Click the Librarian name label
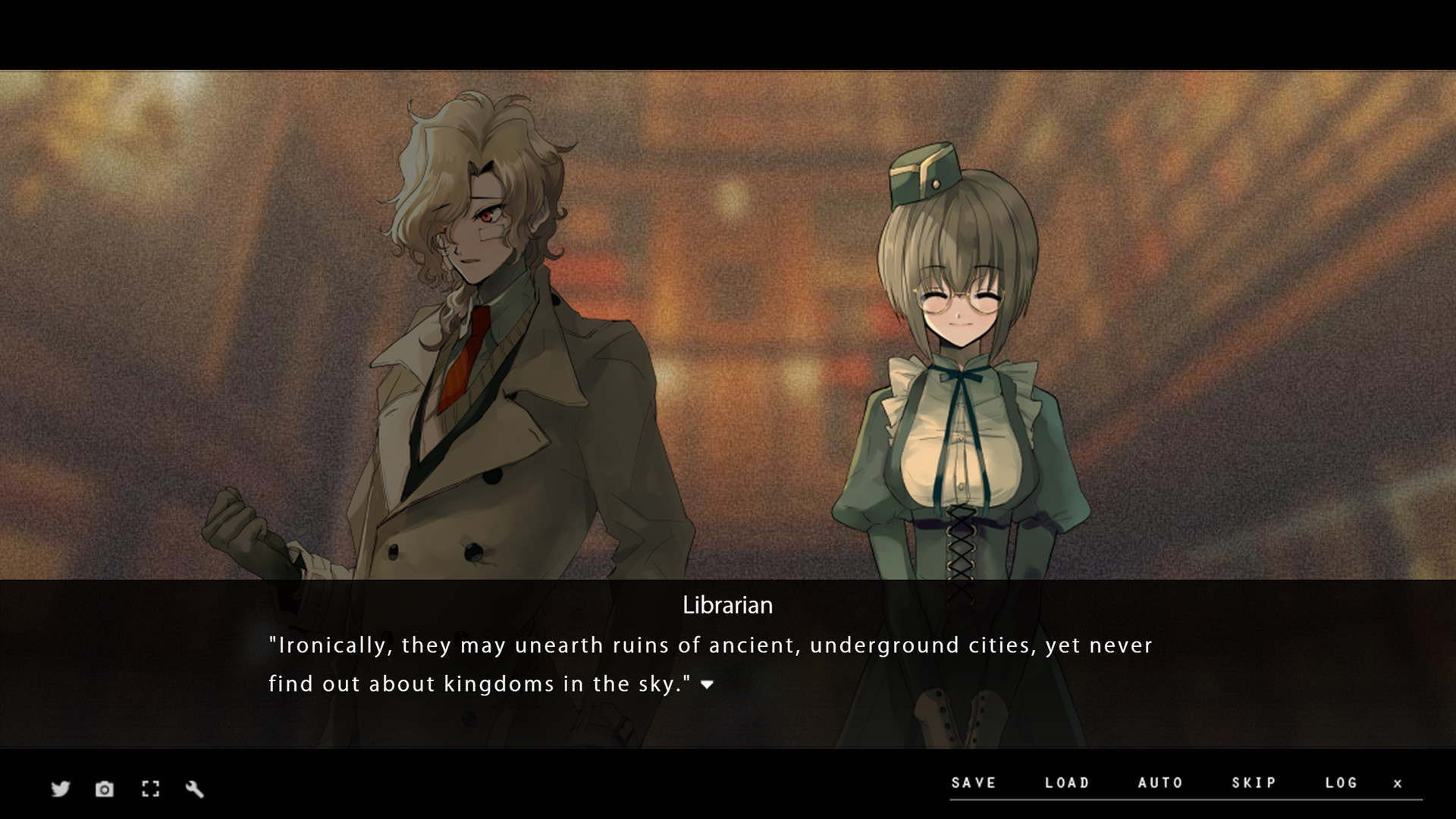1456x819 pixels. click(x=727, y=605)
